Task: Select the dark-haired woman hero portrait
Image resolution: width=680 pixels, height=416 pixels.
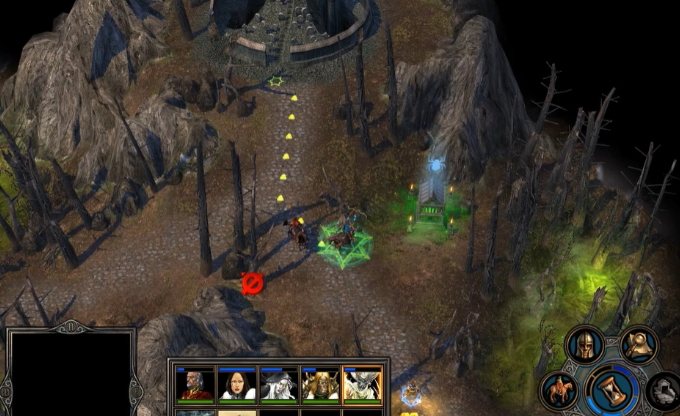Action: [237, 384]
